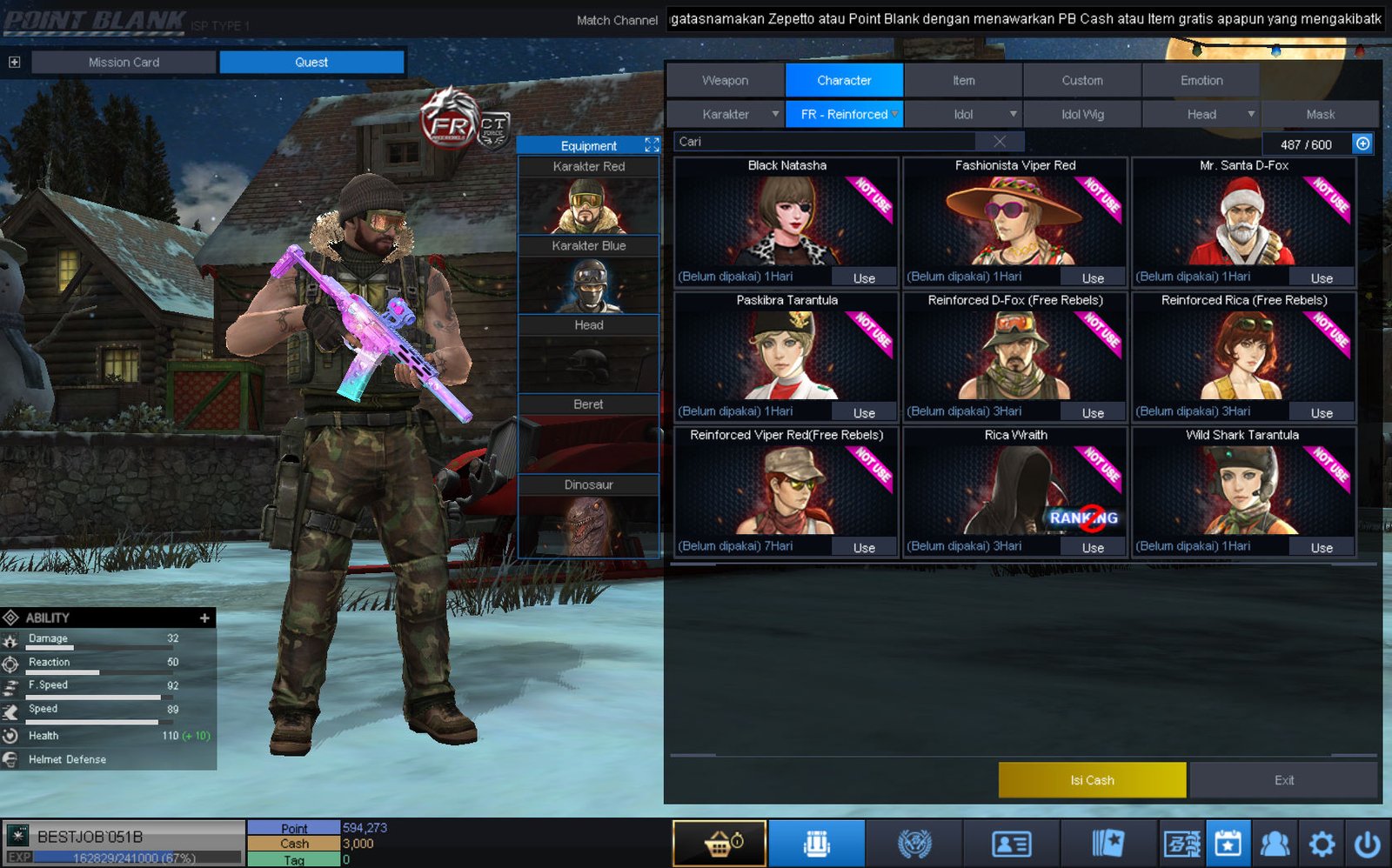1392x868 pixels.
Task: Use the Wild Shark Tarantula character
Action: click(x=1322, y=548)
